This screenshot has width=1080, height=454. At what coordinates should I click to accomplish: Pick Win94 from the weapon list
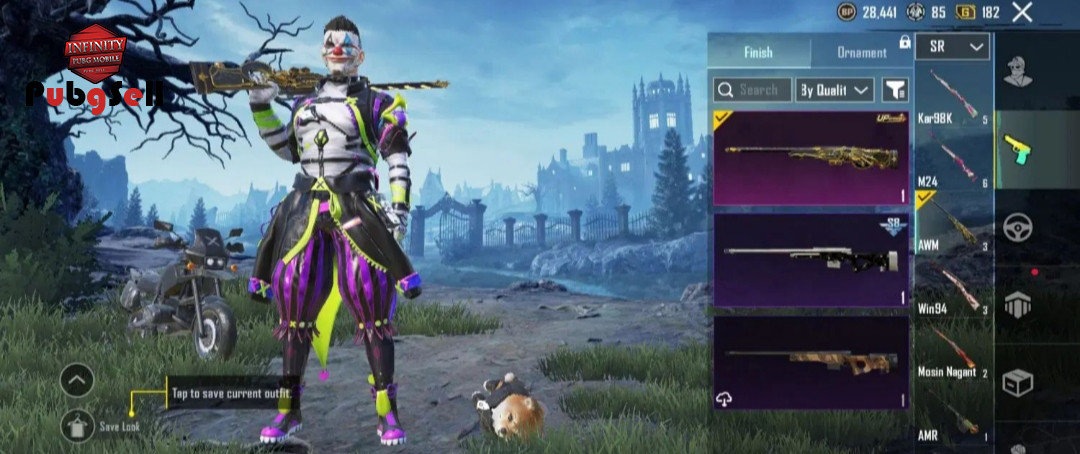pyautogui.click(x=953, y=288)
